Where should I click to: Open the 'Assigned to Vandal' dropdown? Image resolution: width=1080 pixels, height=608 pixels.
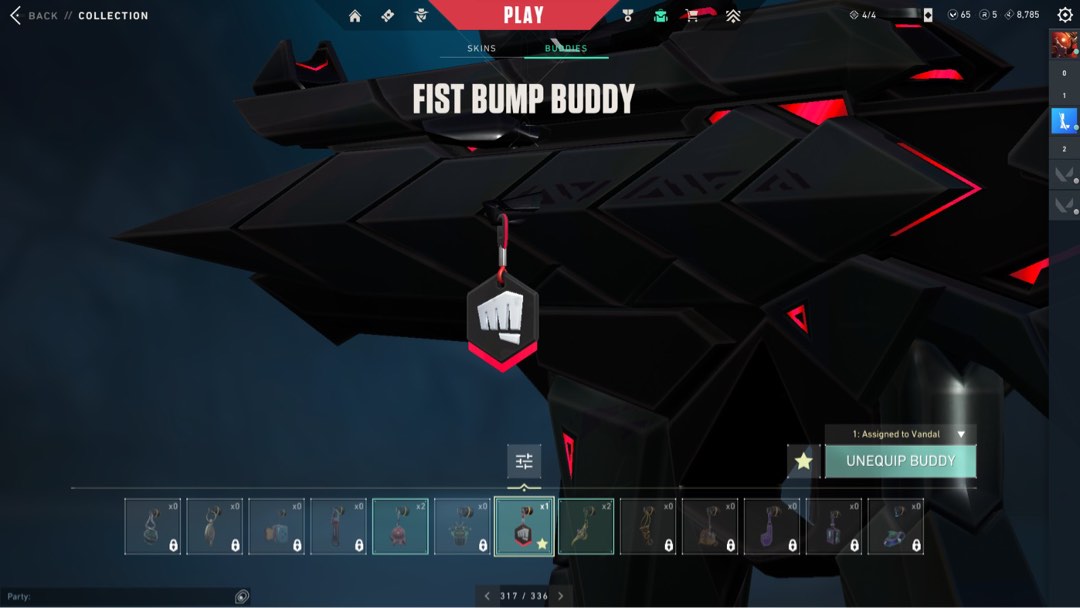[900, 434]
